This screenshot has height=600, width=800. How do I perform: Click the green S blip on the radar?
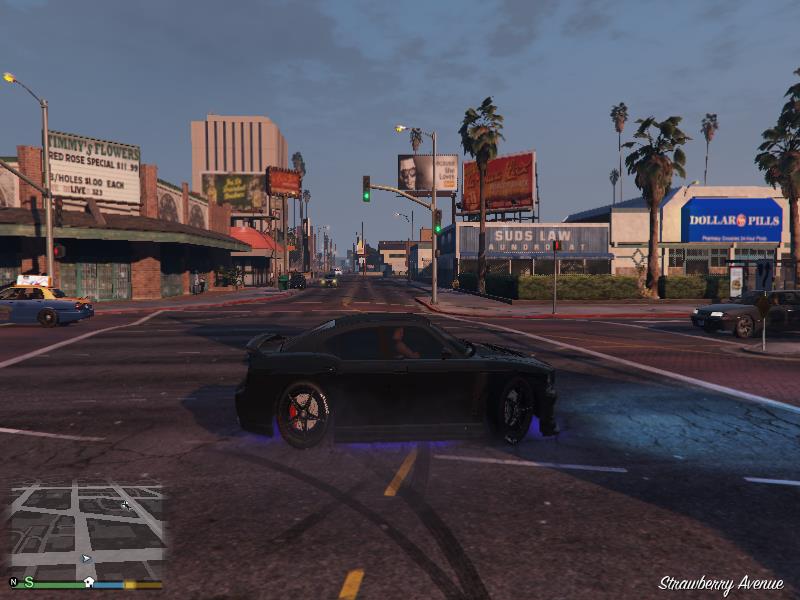pos(29,582)
